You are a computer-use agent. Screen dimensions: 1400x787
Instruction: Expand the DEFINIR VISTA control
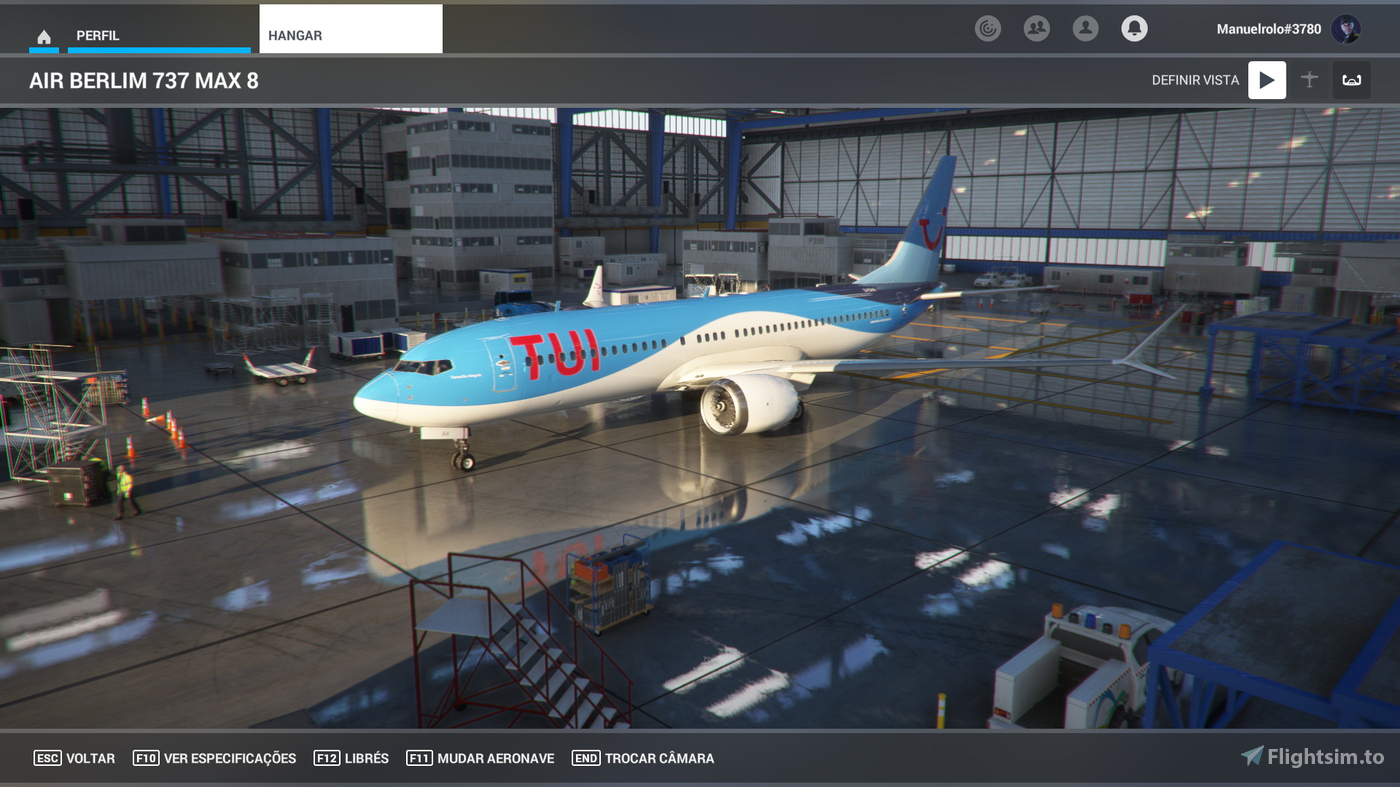(x=1195, y=80)
